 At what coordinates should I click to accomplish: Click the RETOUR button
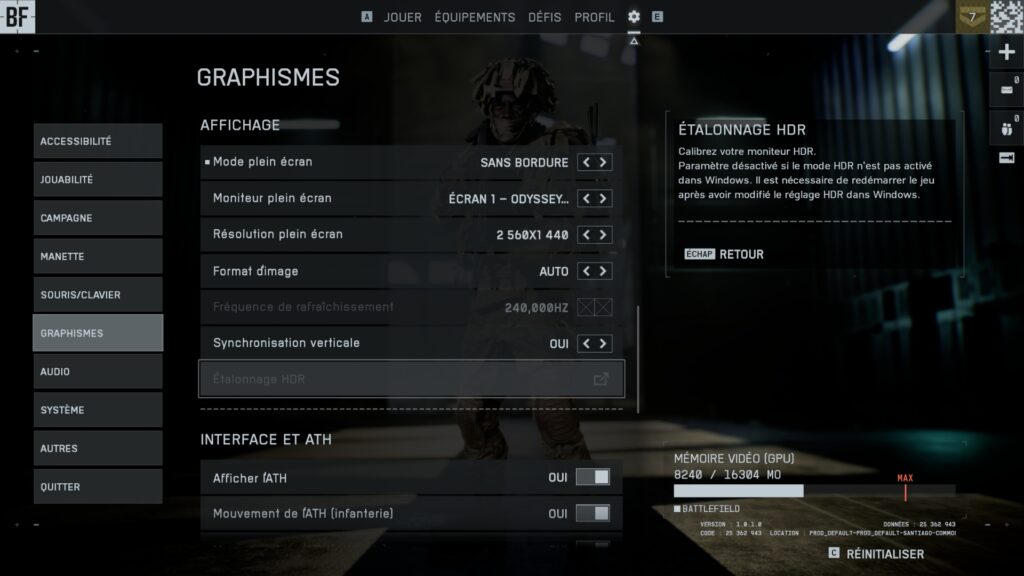741,254
